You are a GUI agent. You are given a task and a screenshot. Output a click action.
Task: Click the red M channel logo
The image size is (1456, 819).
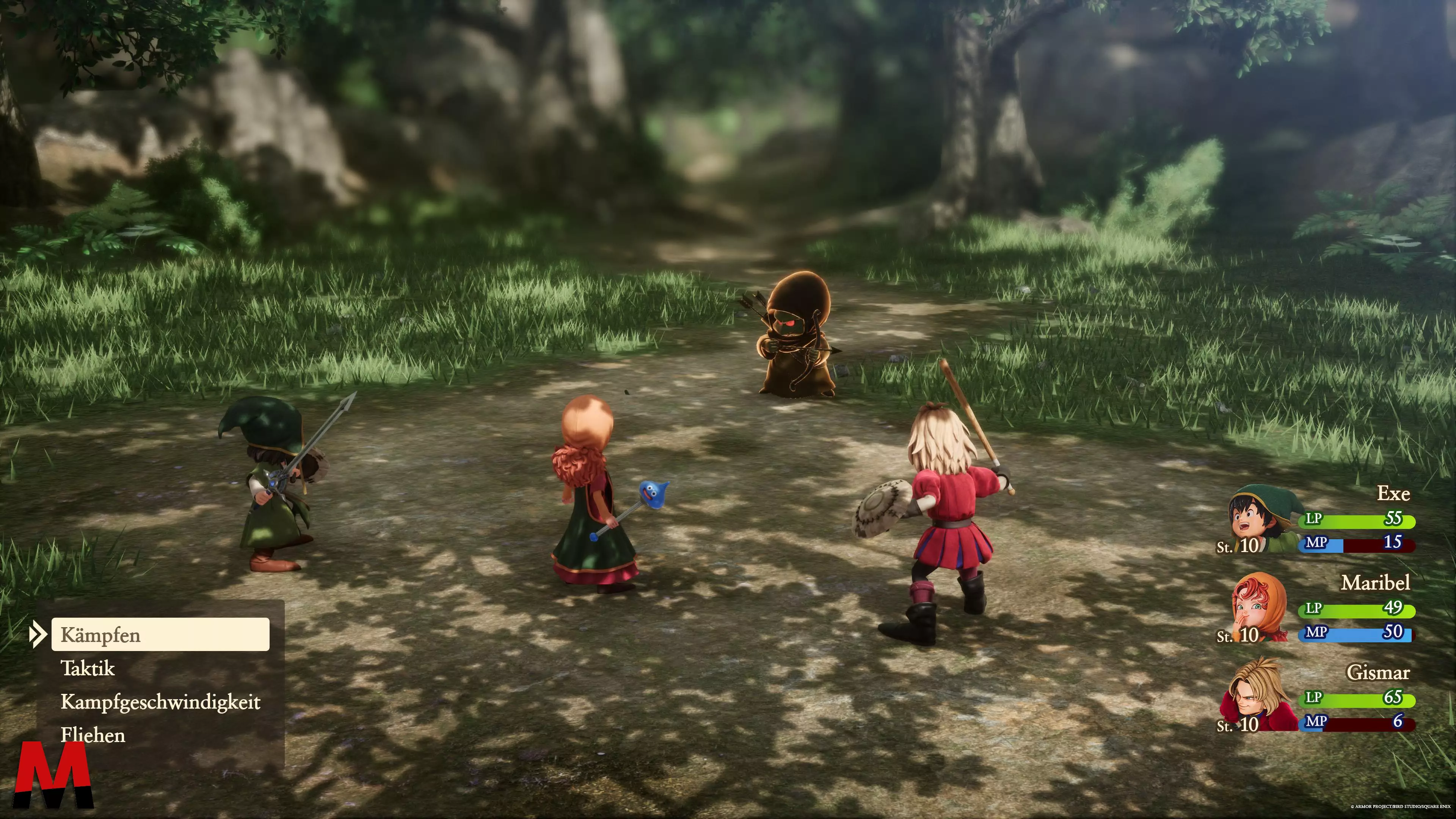[54, 774]
